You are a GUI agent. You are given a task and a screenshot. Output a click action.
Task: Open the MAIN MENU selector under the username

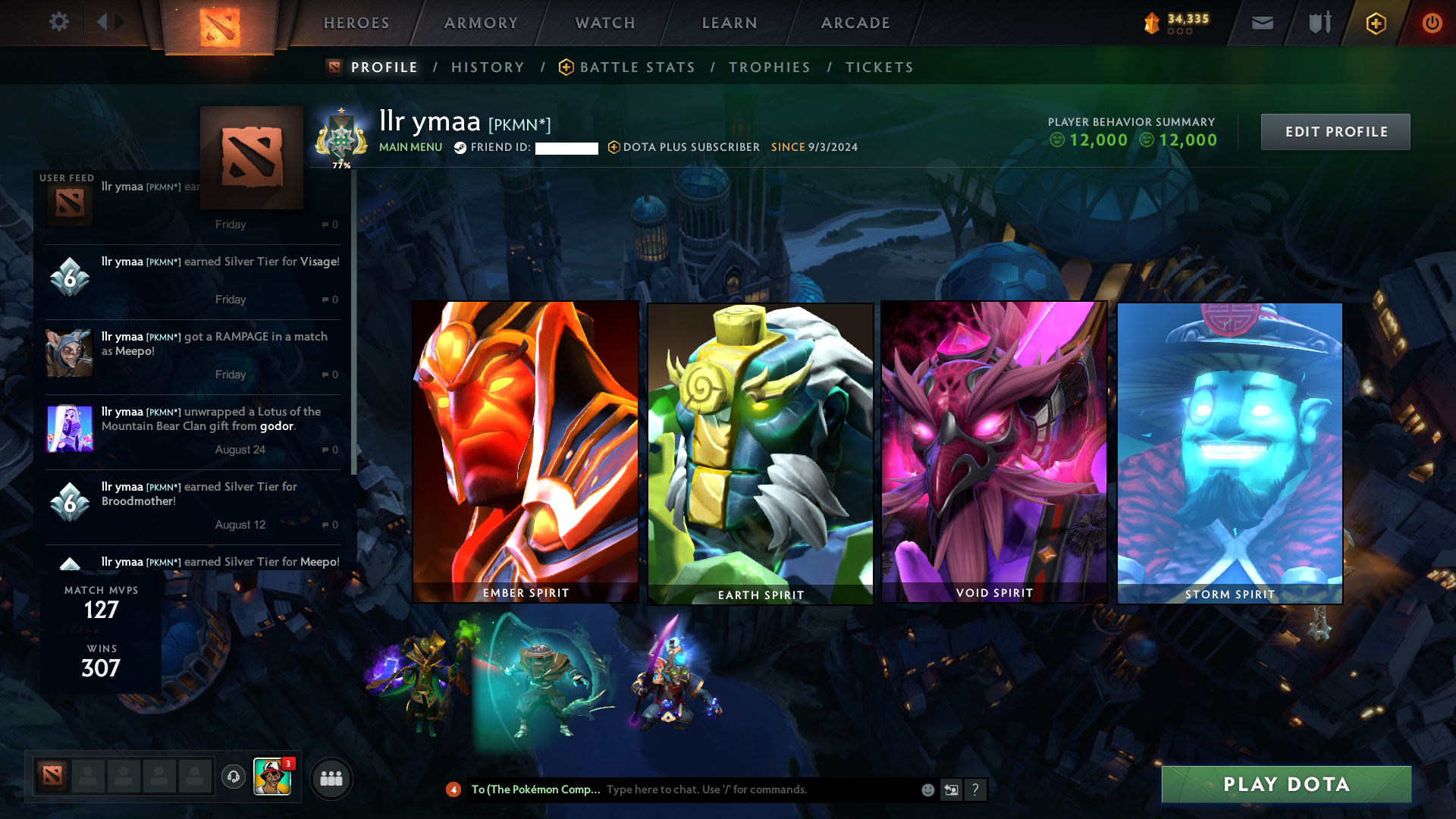[410, 148]
